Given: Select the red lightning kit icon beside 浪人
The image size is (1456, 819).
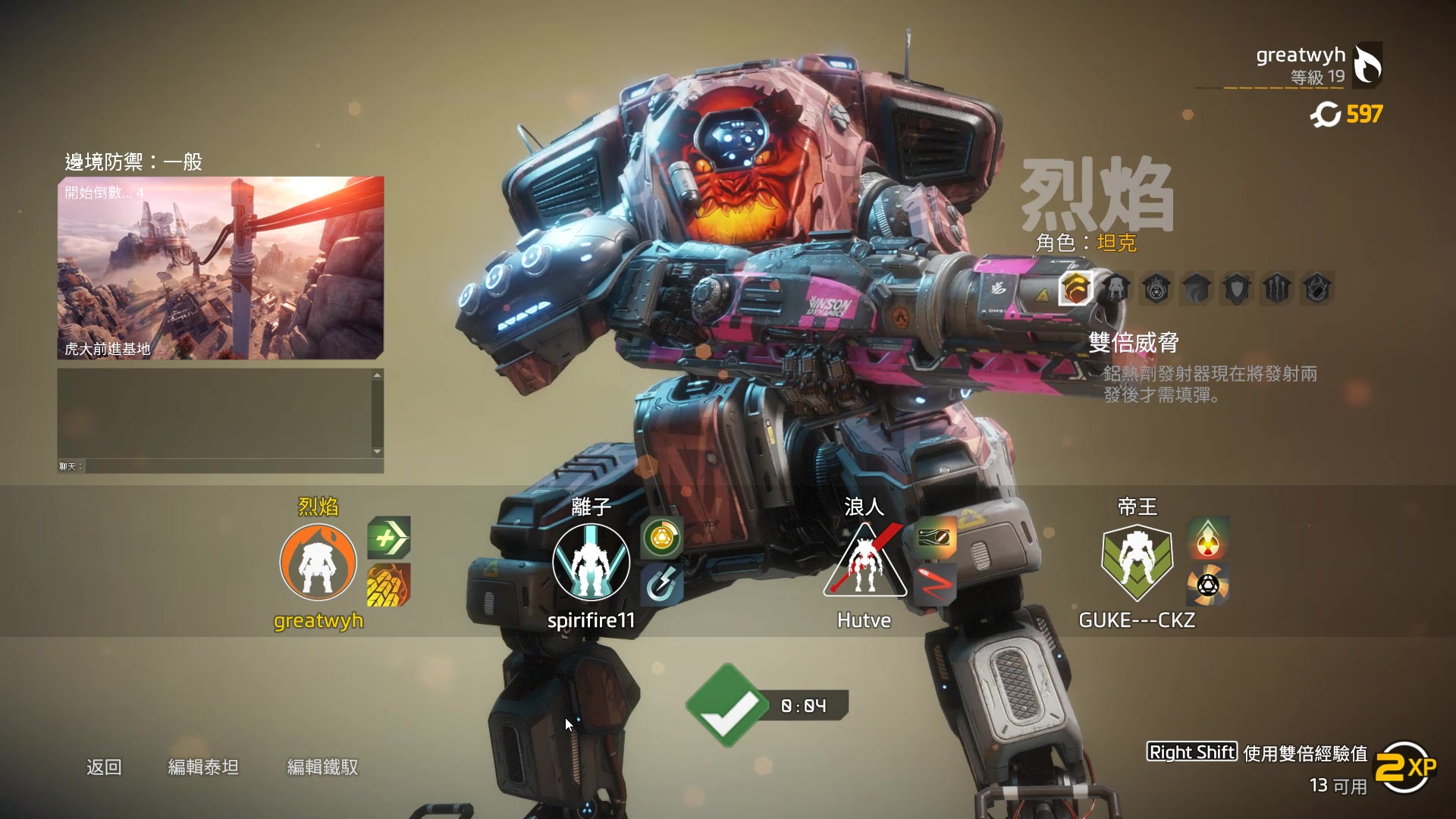Looking at the screenshot, I should click(934, 585).
